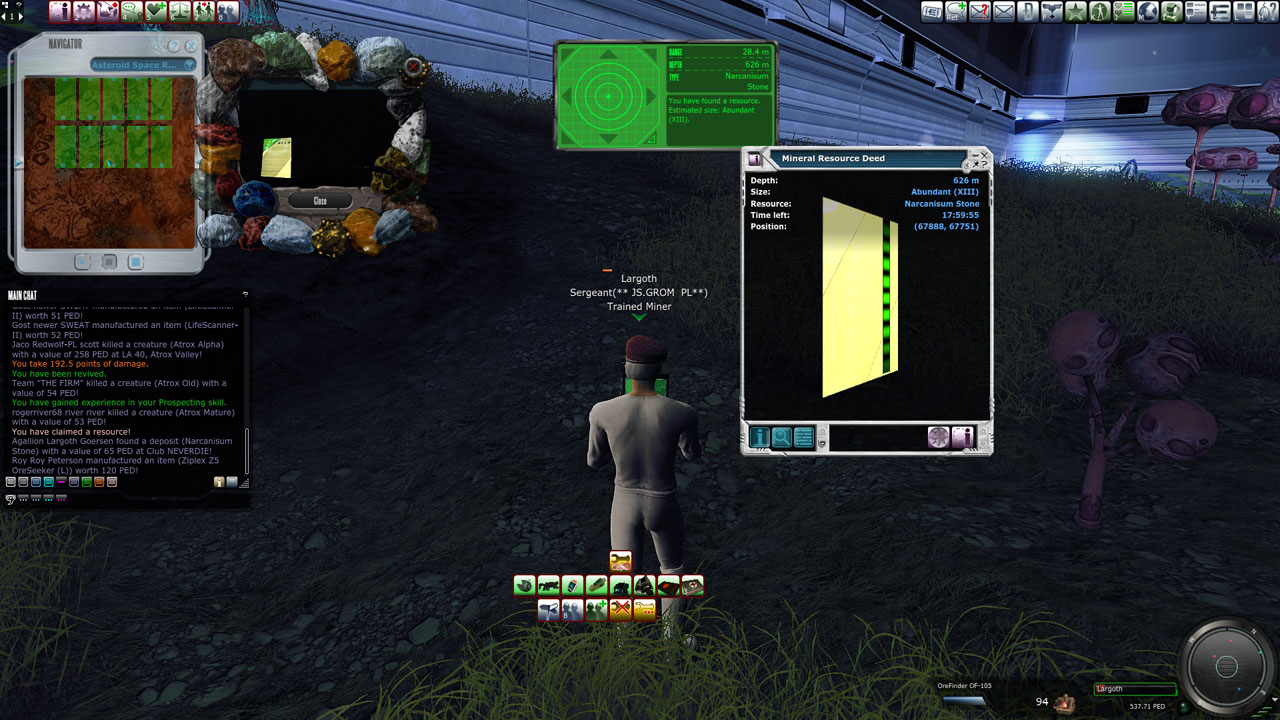Close the rock-framed window with red X
This screenshot has width=1280, height=720.
pyautogui.click(x=413, y=67)
